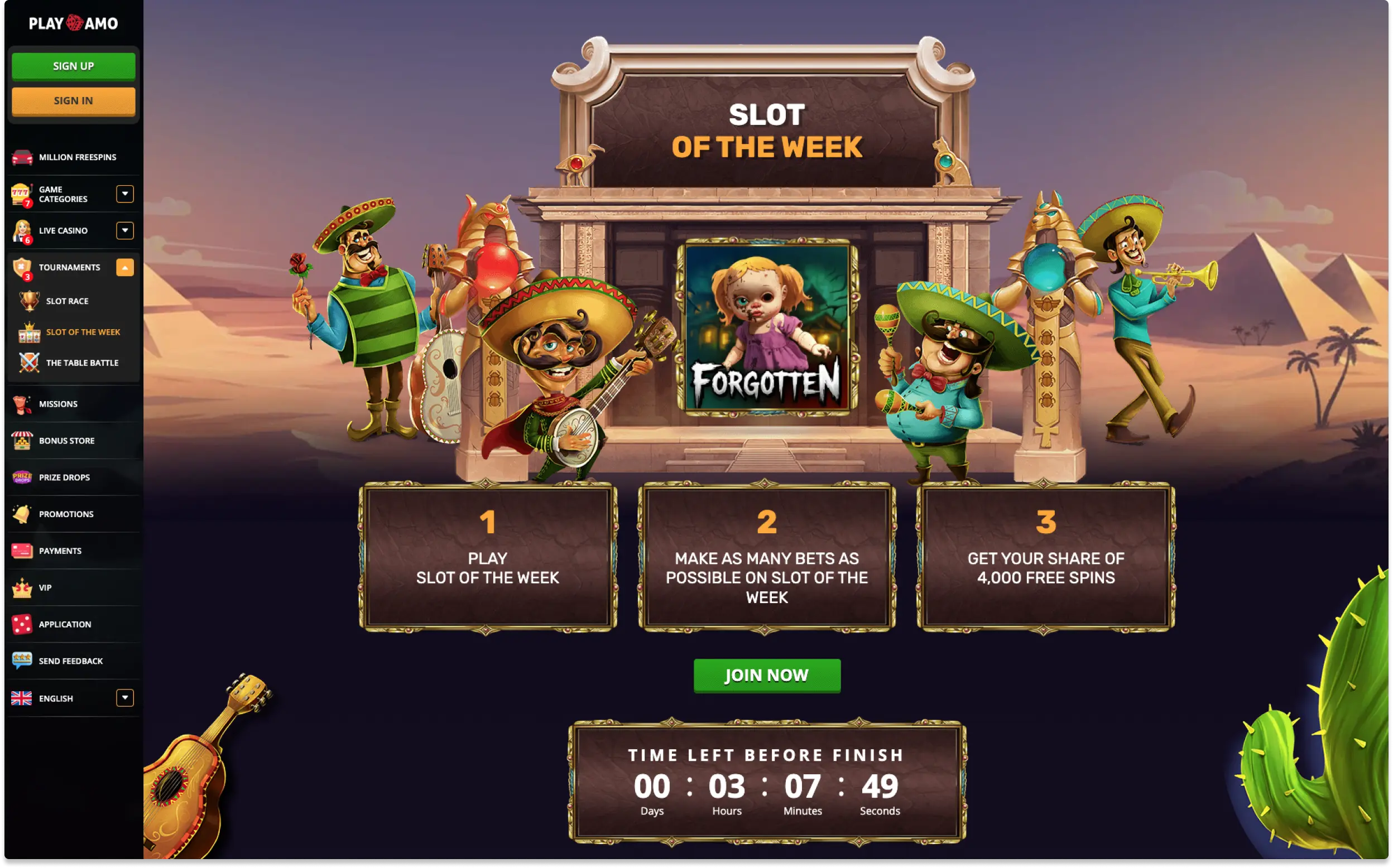The width and height of the screenshot is (1393, 868).
Task: Click the green Join Now button
Action: (767, 676)
